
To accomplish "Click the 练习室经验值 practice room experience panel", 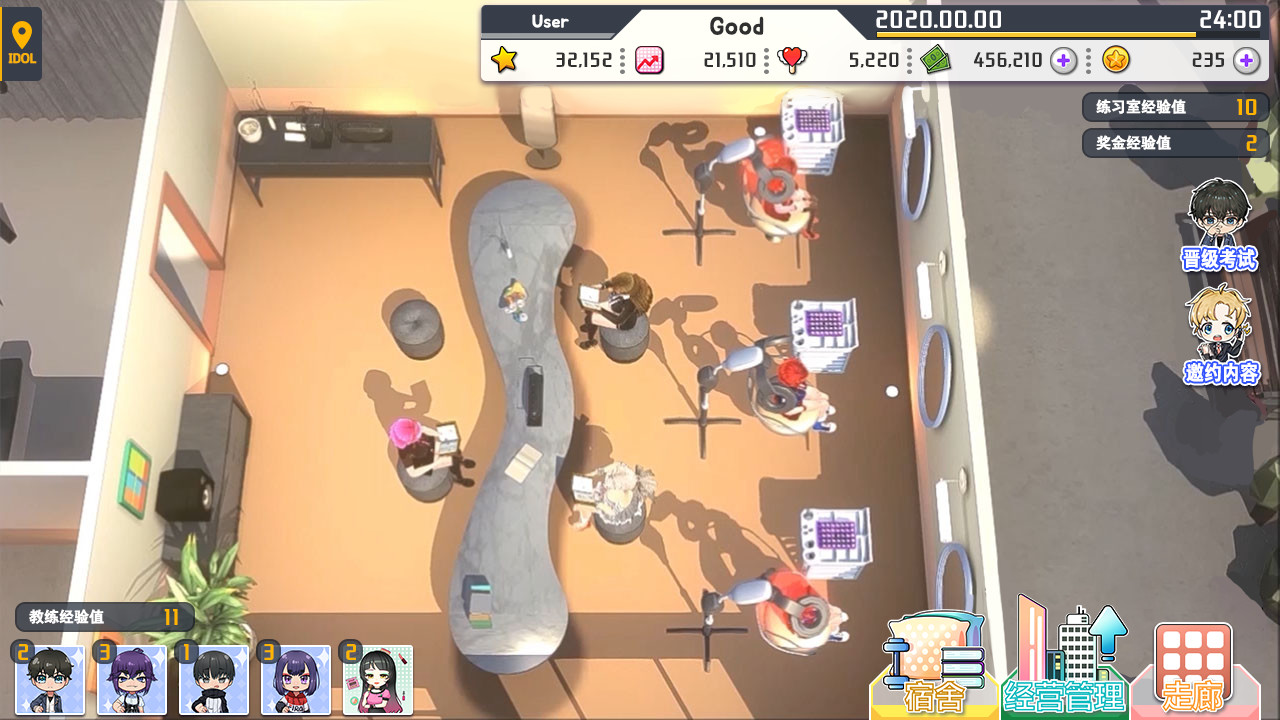I will [1174, 107].
